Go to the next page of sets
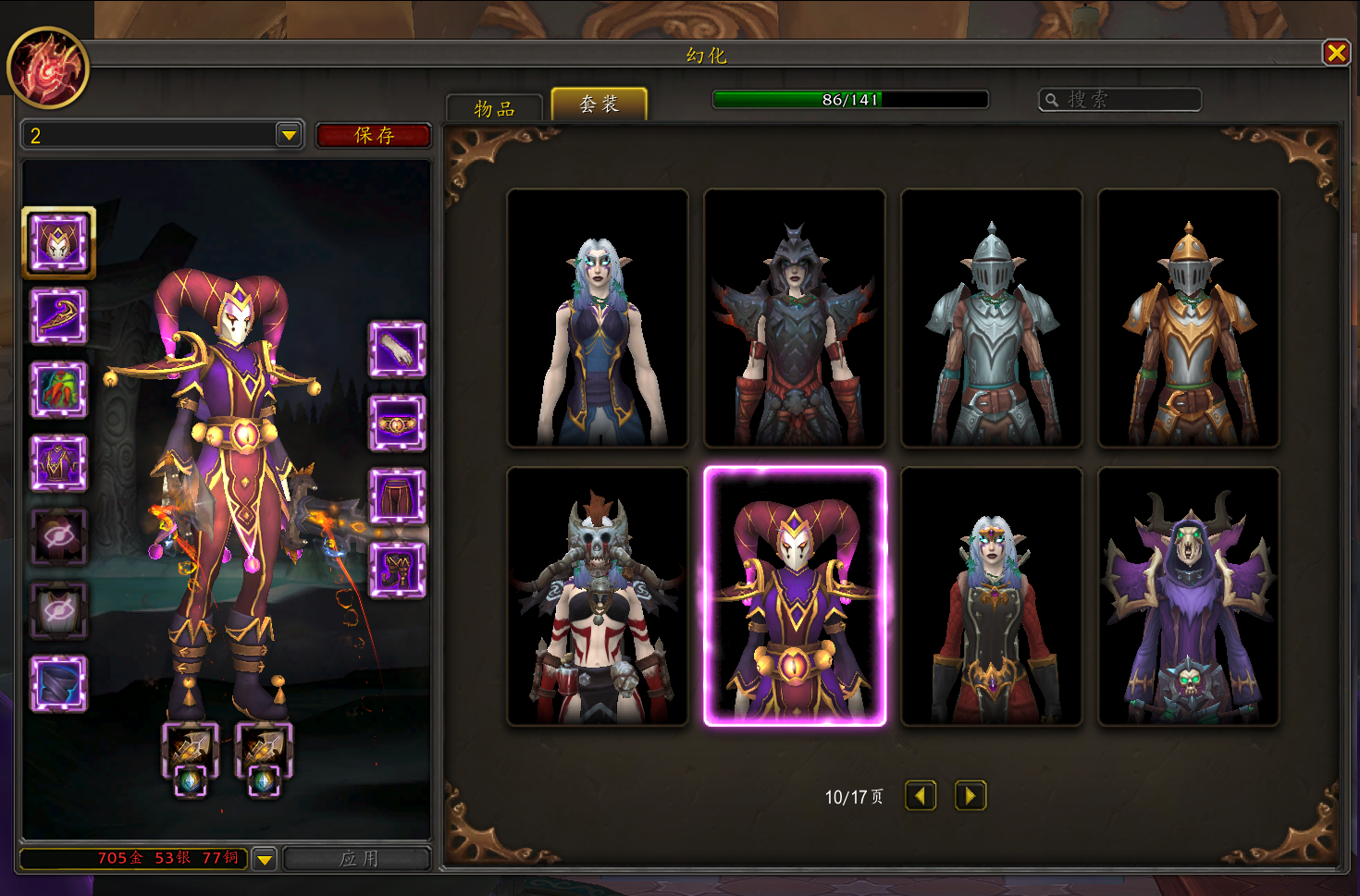1360x896 pixels. (x=971, y=795)
